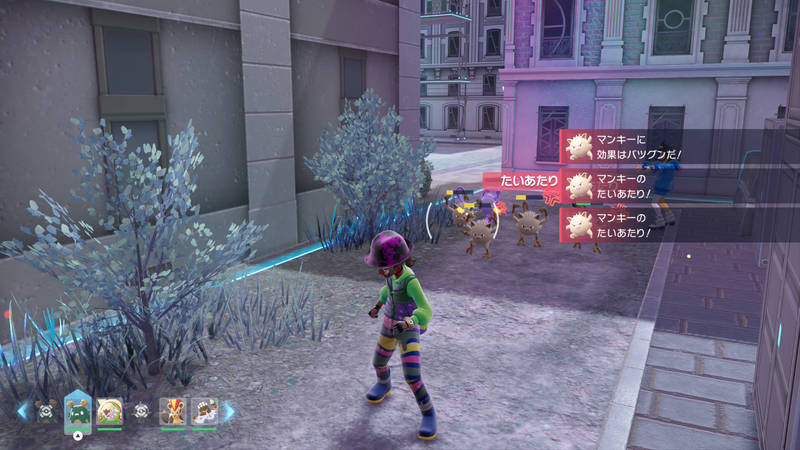800x450 pixels.
Task: Click the left arrow beside the party bar
Action: click(22, 411)
